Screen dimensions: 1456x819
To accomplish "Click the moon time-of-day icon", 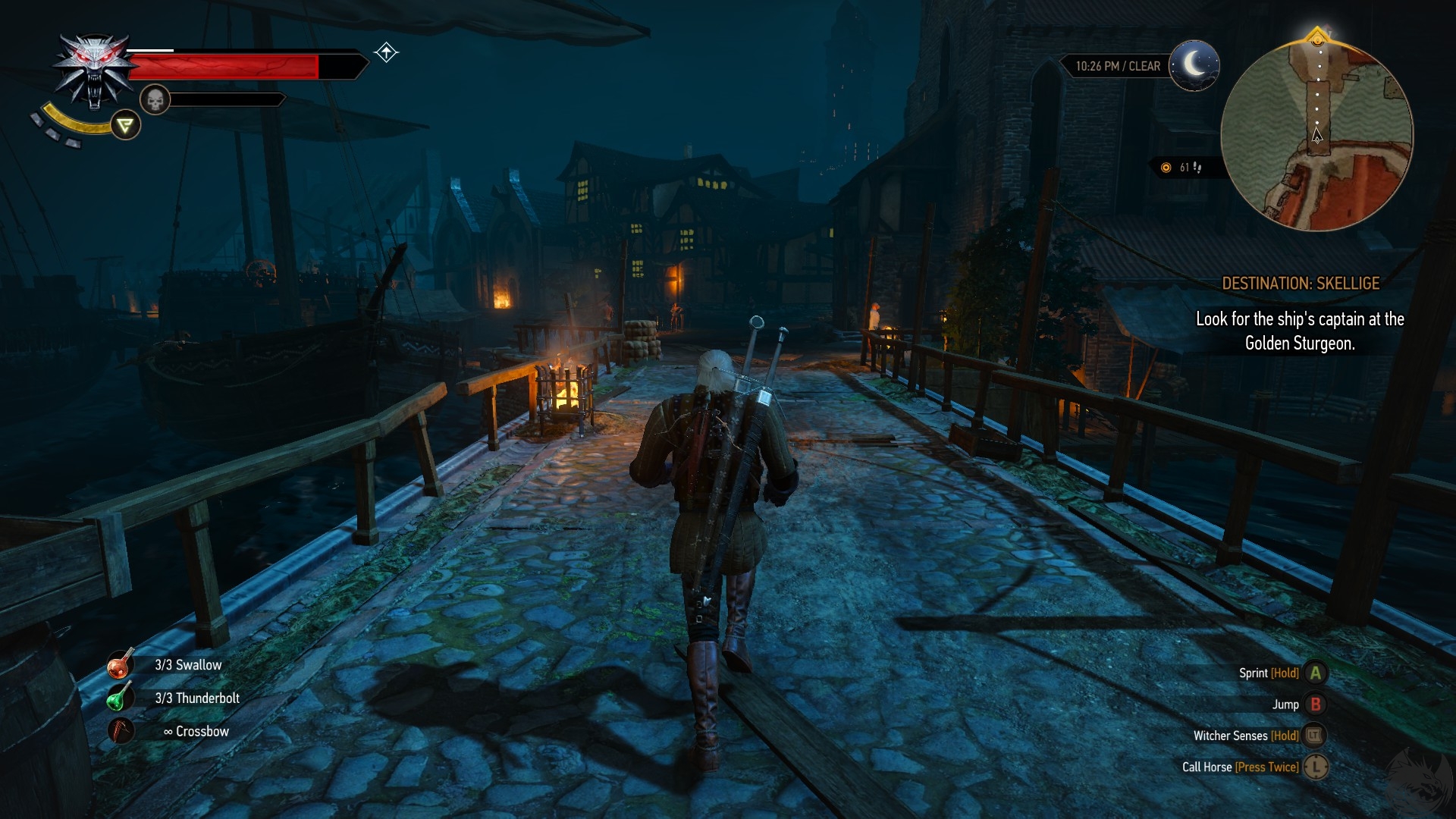I will [x=1194, y=65].
